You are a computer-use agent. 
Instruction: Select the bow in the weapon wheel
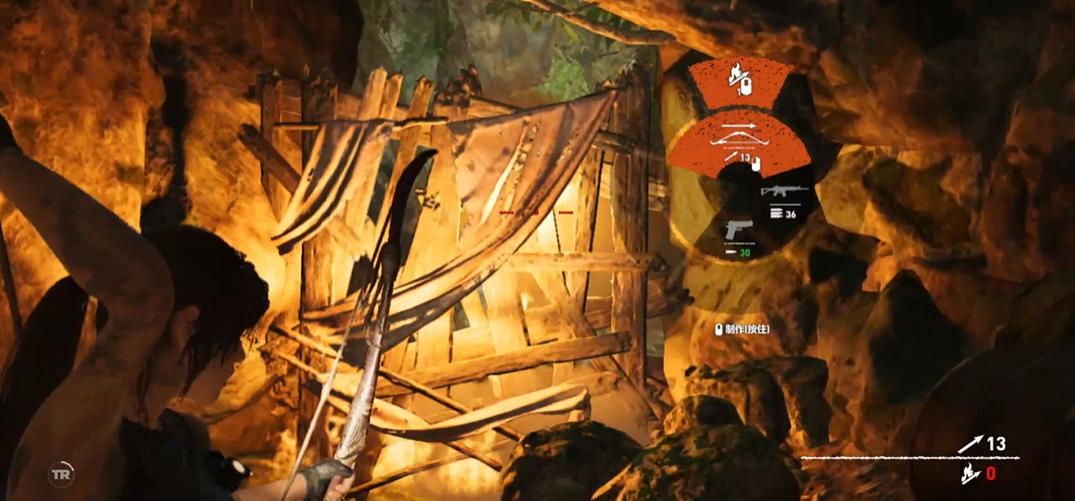coord(740,144)
